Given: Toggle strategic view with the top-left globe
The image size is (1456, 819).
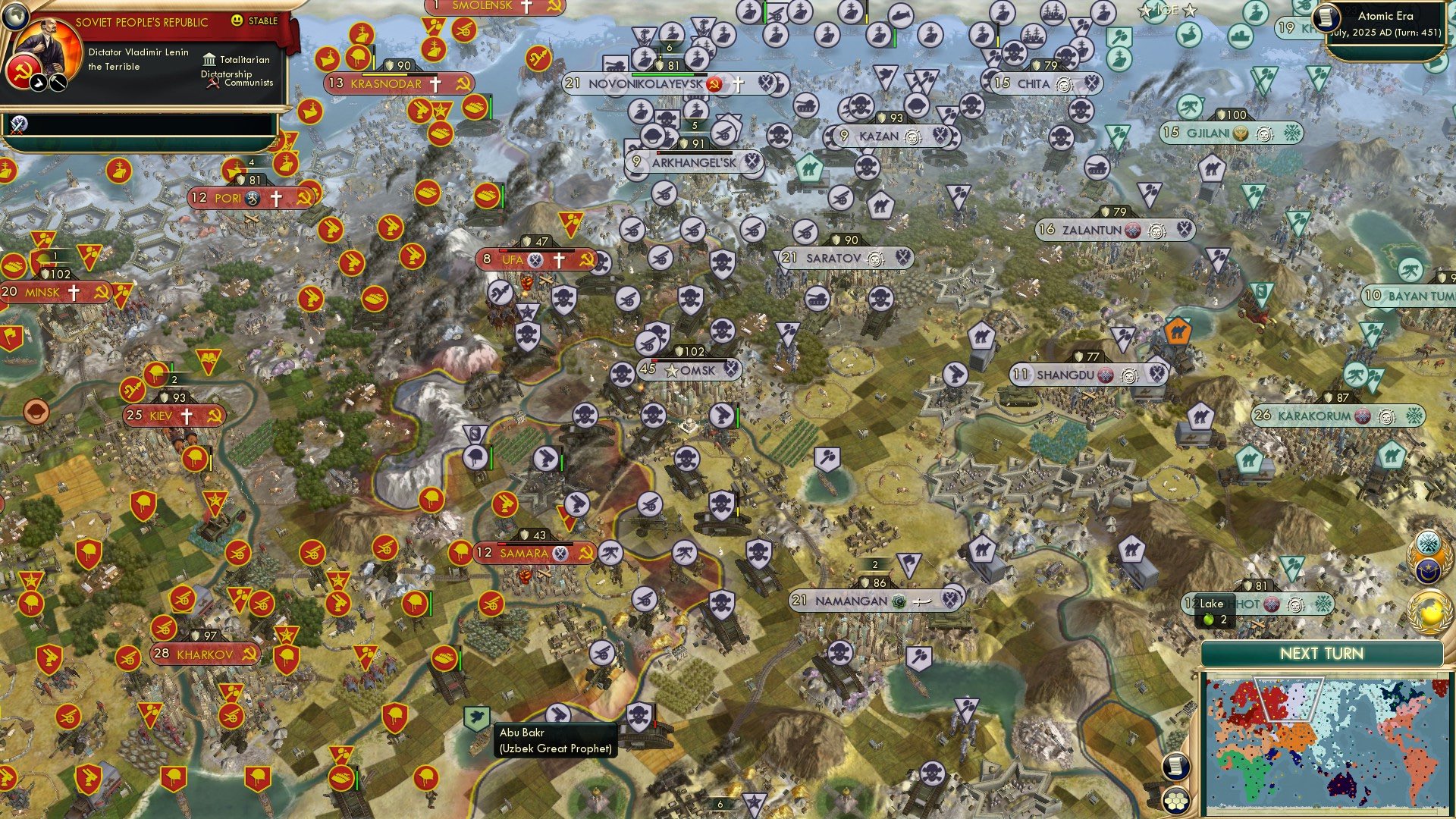Looking at the screenshot, I should tap(17, 17).
